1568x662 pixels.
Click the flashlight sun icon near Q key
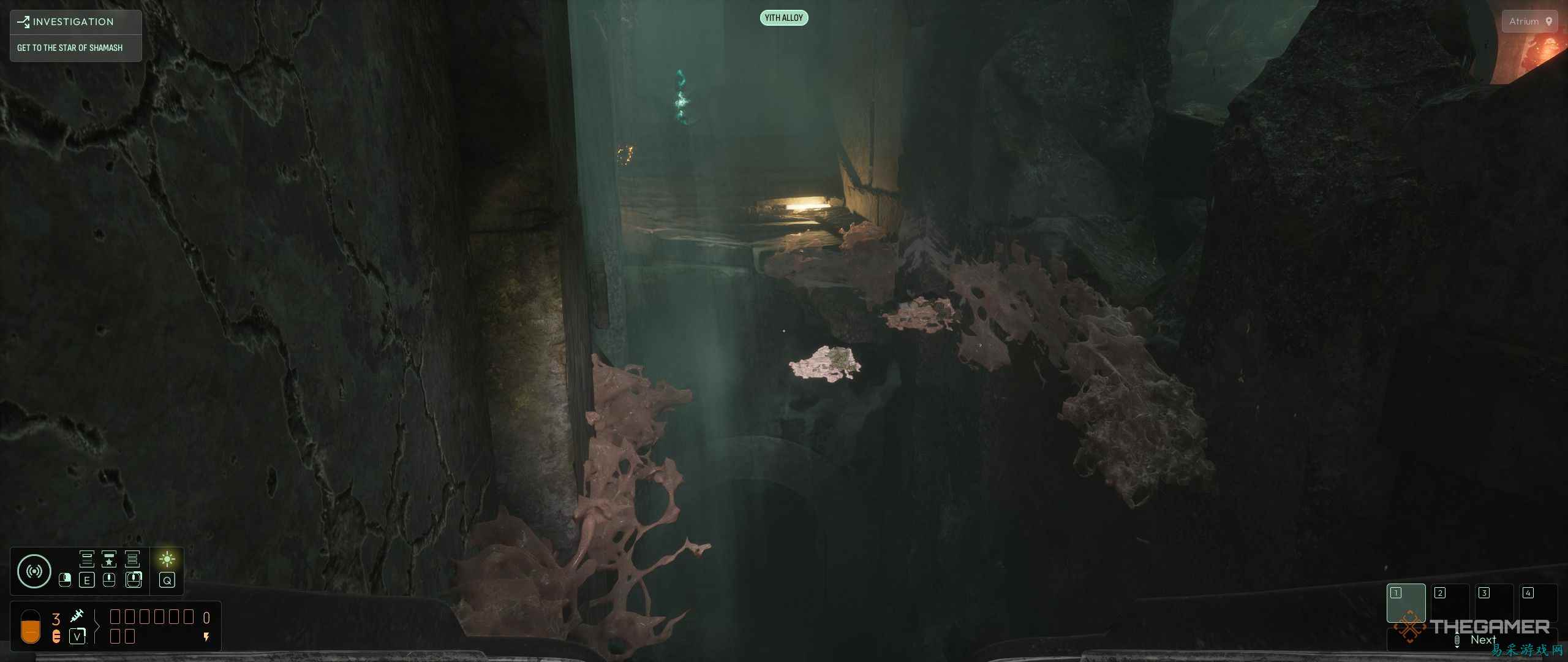[x=167, y=560]
